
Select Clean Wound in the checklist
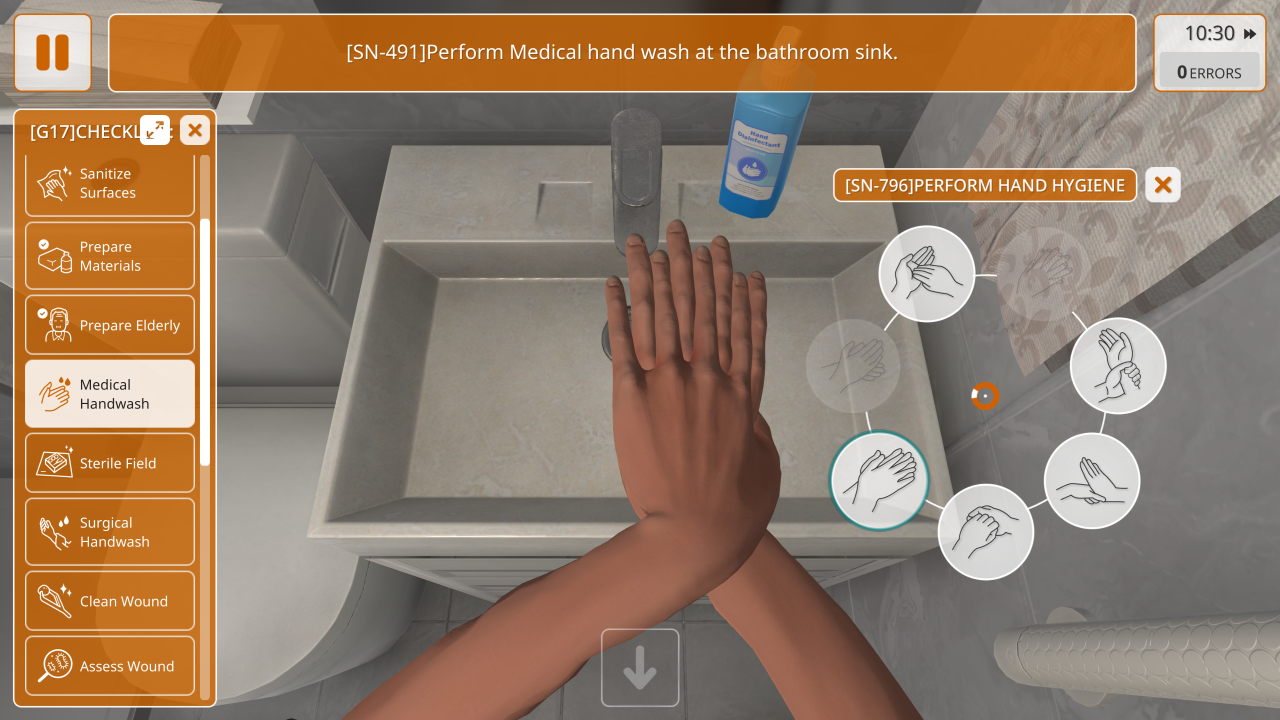click(x=110, y=601)
